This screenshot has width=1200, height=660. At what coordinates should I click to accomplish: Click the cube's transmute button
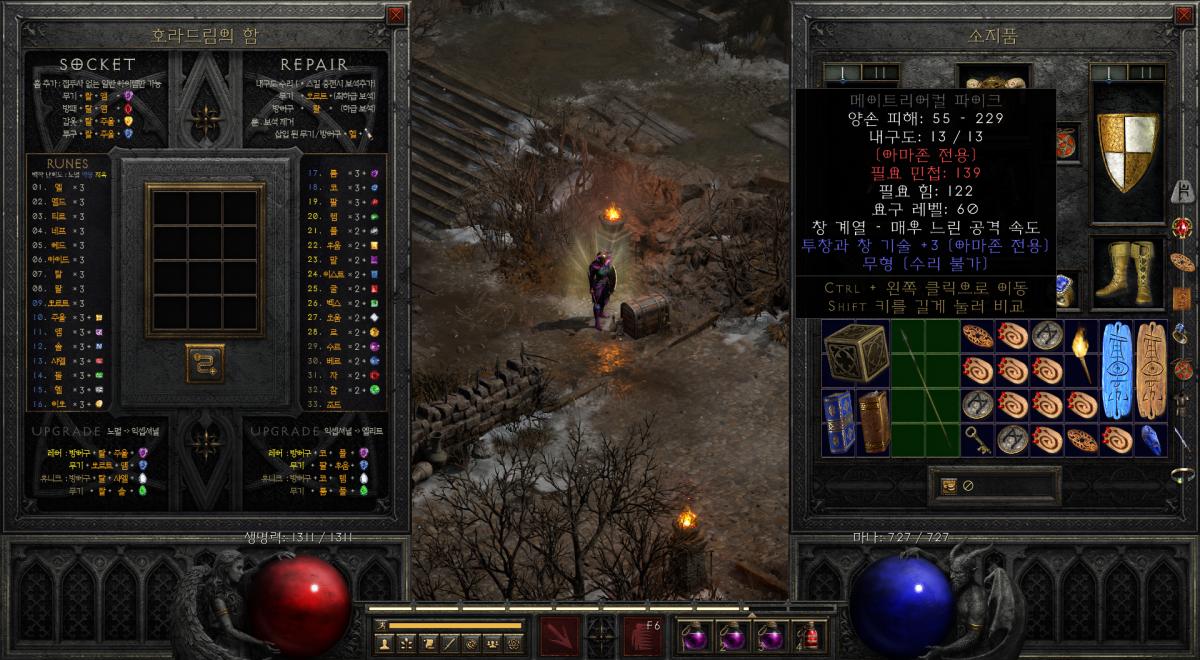[205, 363]
